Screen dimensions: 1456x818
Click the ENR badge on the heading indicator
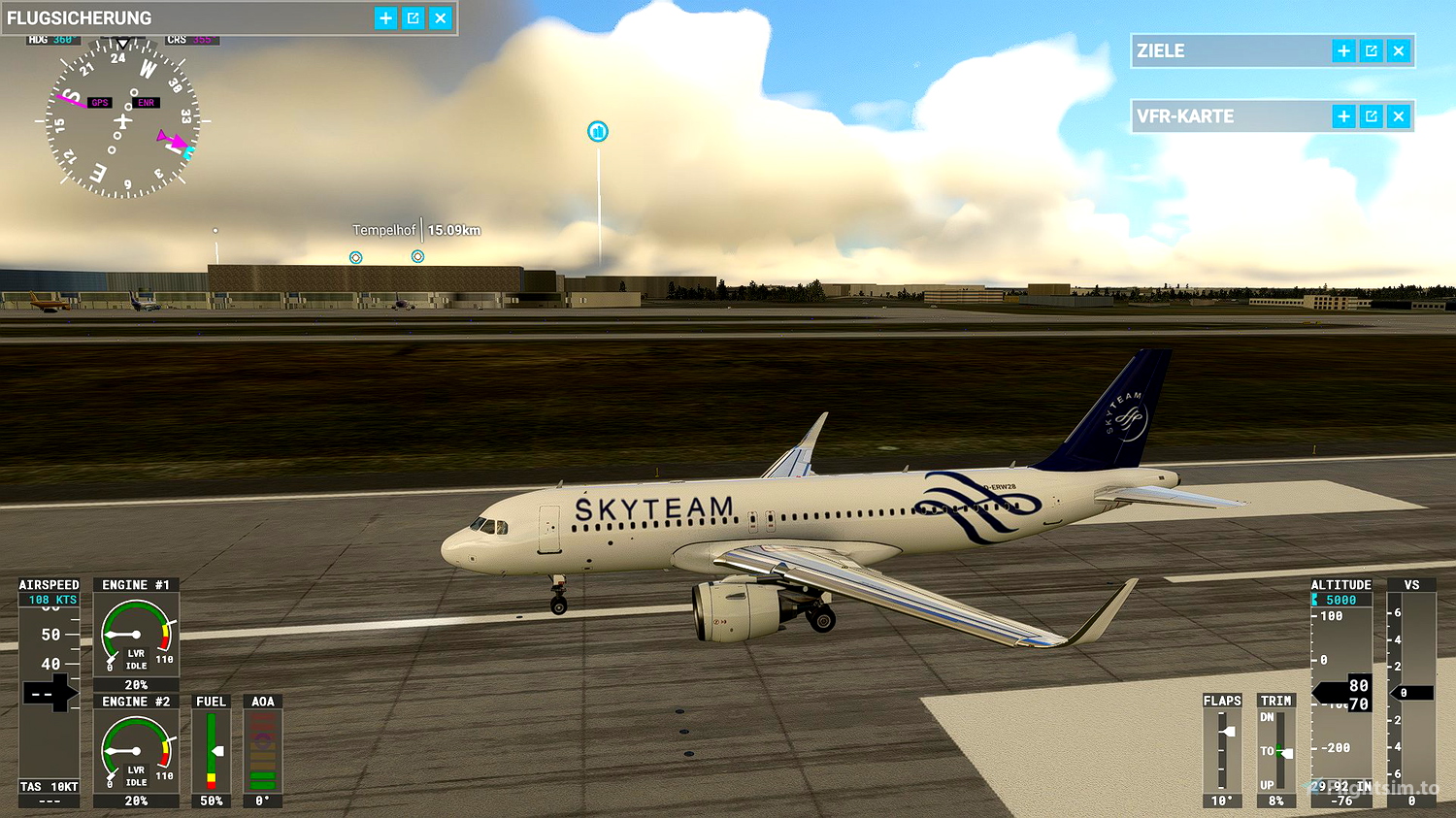(x=146, y=102)
